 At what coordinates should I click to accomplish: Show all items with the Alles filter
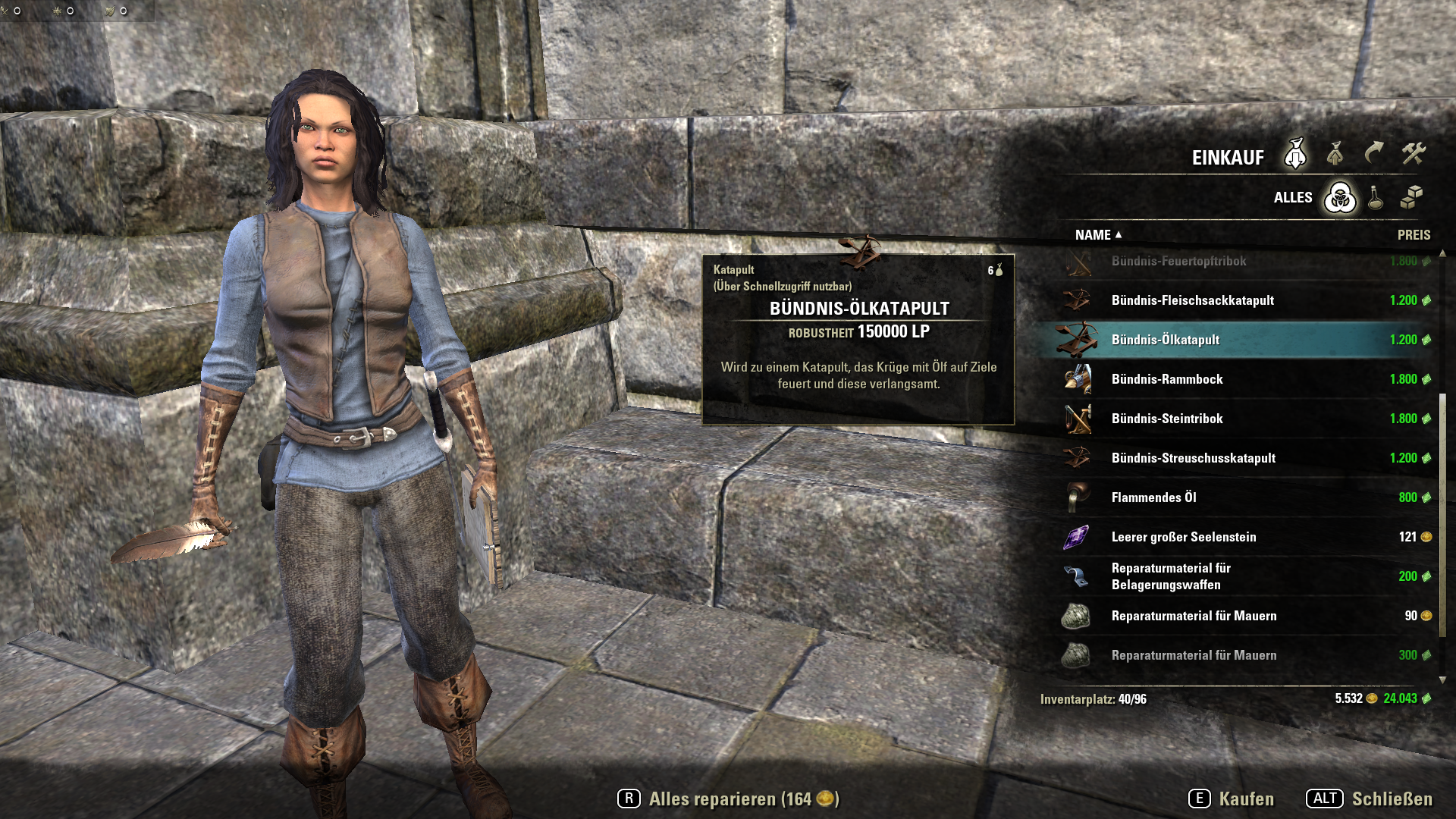point(1340,198)
